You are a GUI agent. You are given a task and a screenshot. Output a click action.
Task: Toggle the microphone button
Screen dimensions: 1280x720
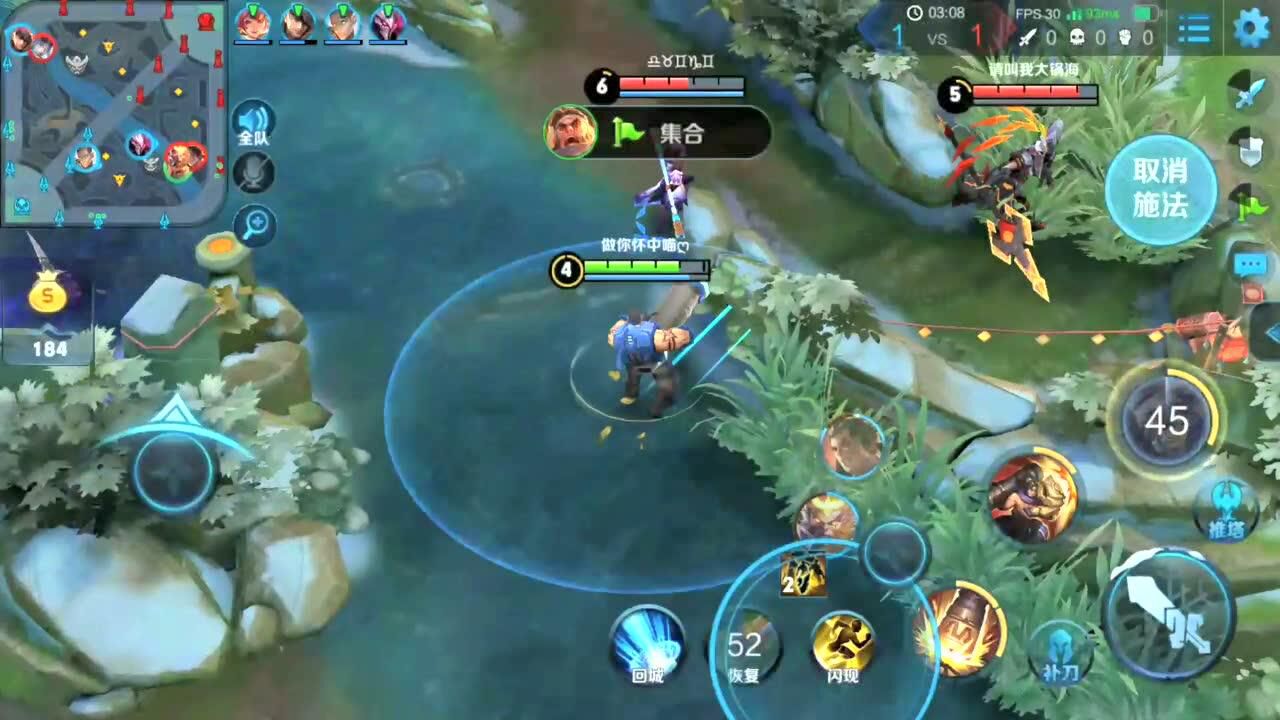point(253,173)
